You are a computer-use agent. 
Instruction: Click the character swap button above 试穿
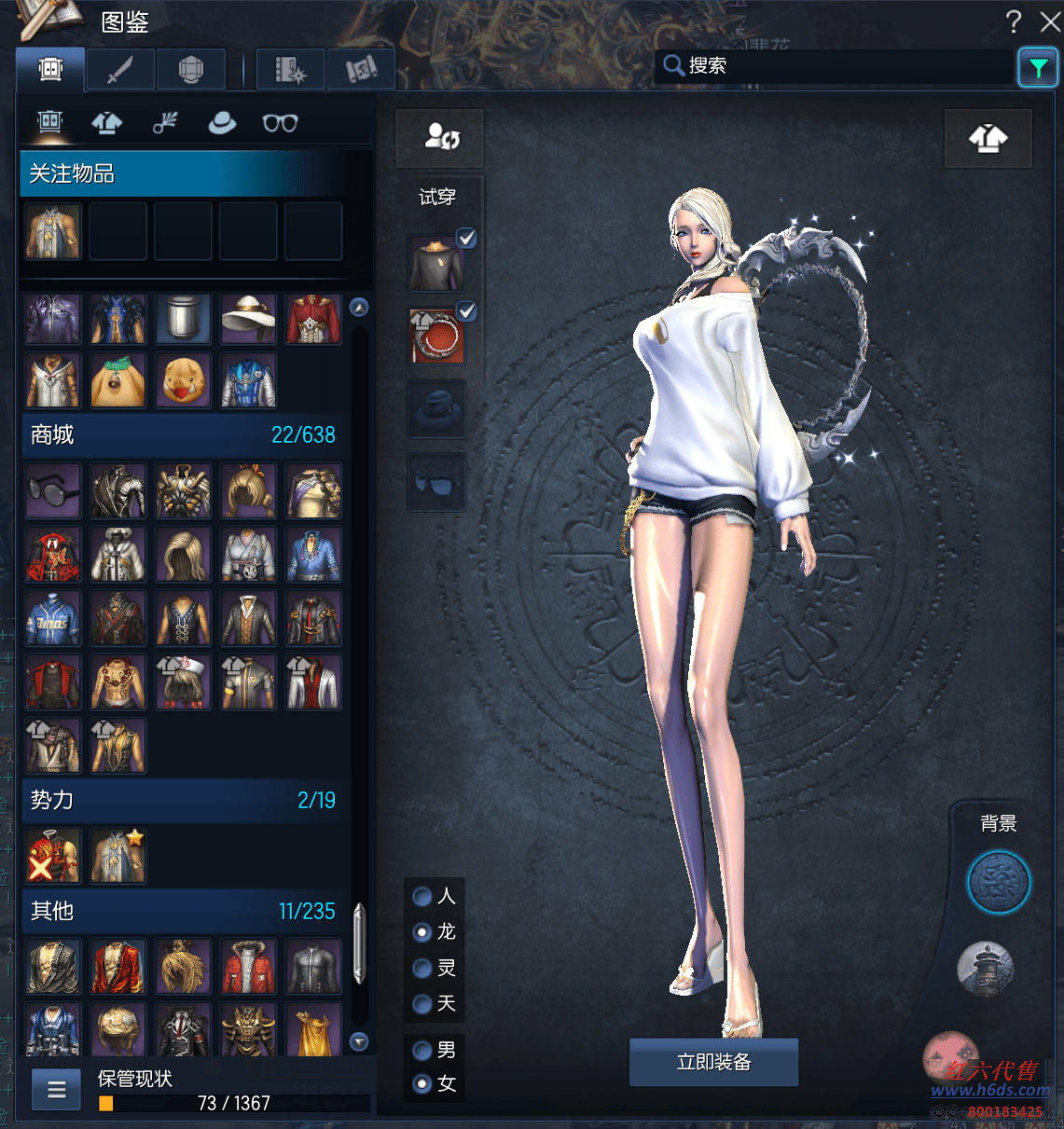(440, 138)
